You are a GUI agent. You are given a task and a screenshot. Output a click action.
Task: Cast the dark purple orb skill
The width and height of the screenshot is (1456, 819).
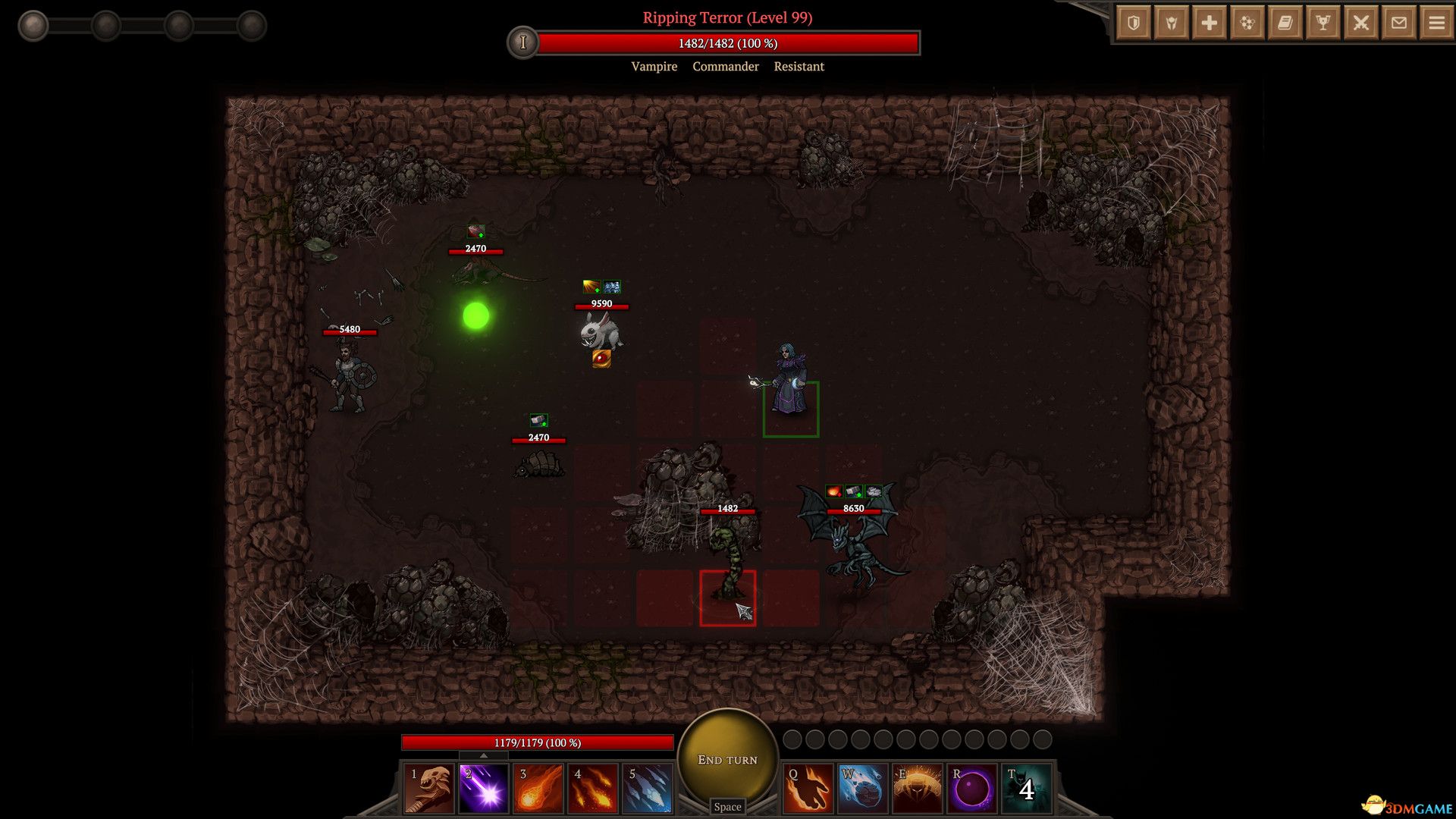(x=971, y=789)
